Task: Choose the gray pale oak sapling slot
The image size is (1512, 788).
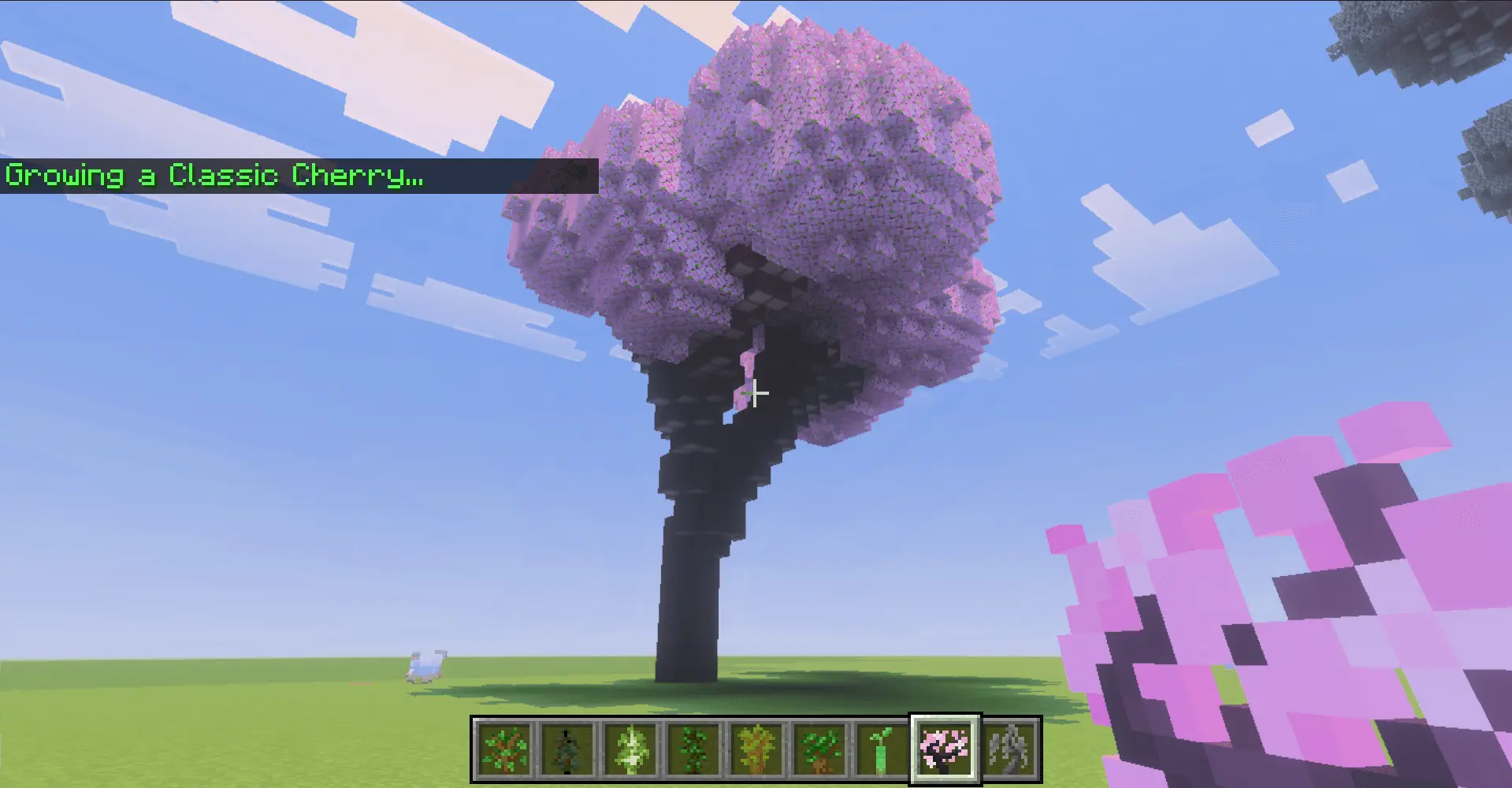Action: (x=1009, y=749)
